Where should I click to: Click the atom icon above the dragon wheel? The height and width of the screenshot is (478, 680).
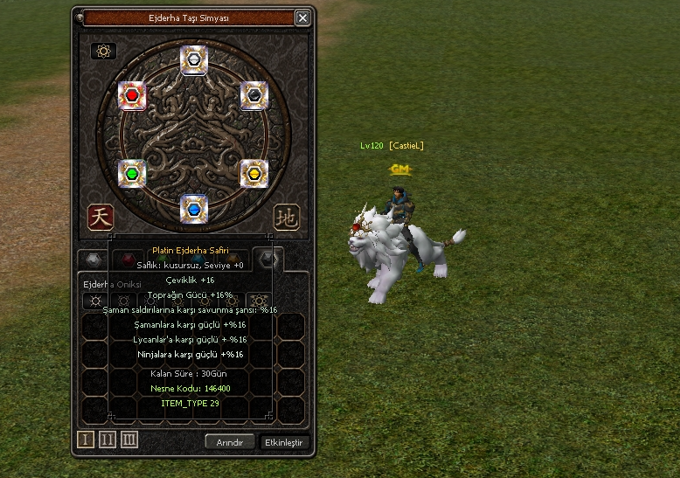pos(104,51)
